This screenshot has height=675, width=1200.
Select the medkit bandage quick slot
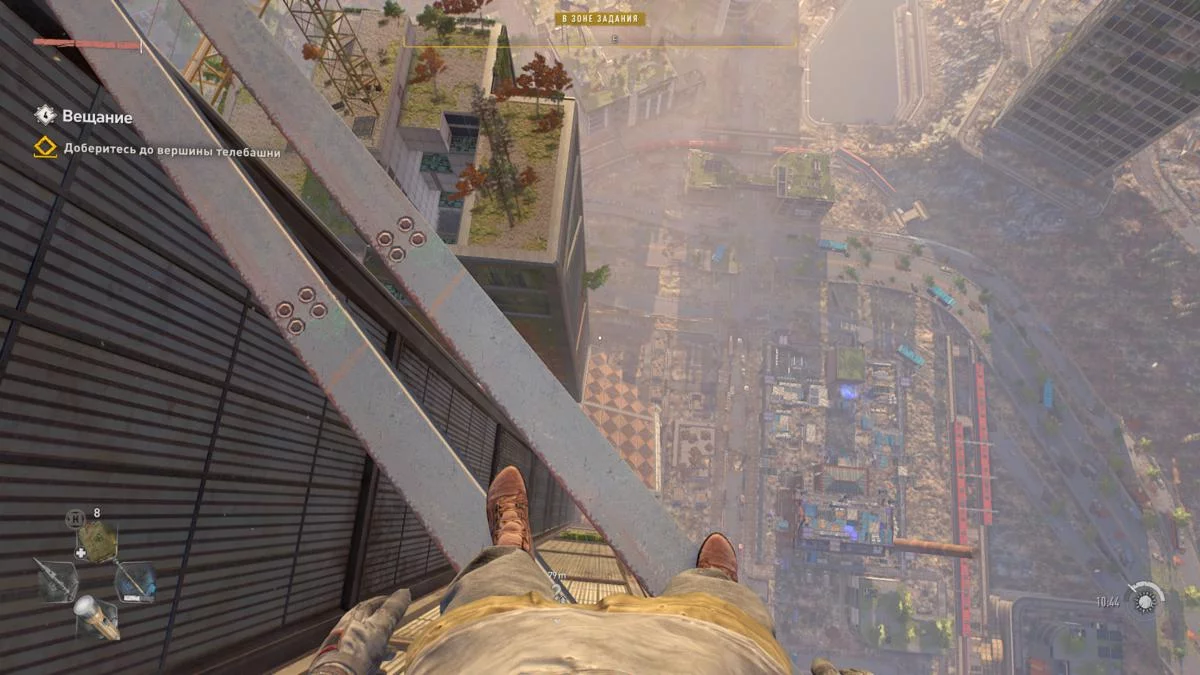pos(97,543)
